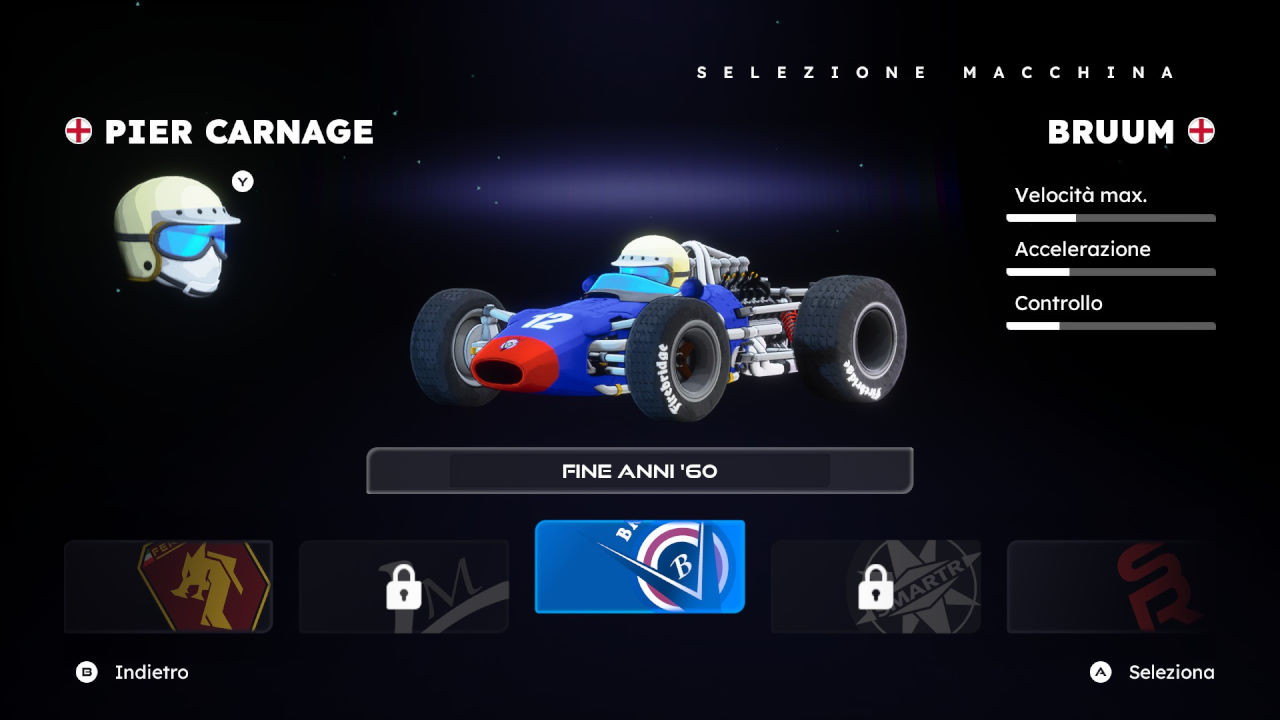Go back with Indietro
Image resolution: width=1280 pixels, height=720 pixels.
click(132, 672)
